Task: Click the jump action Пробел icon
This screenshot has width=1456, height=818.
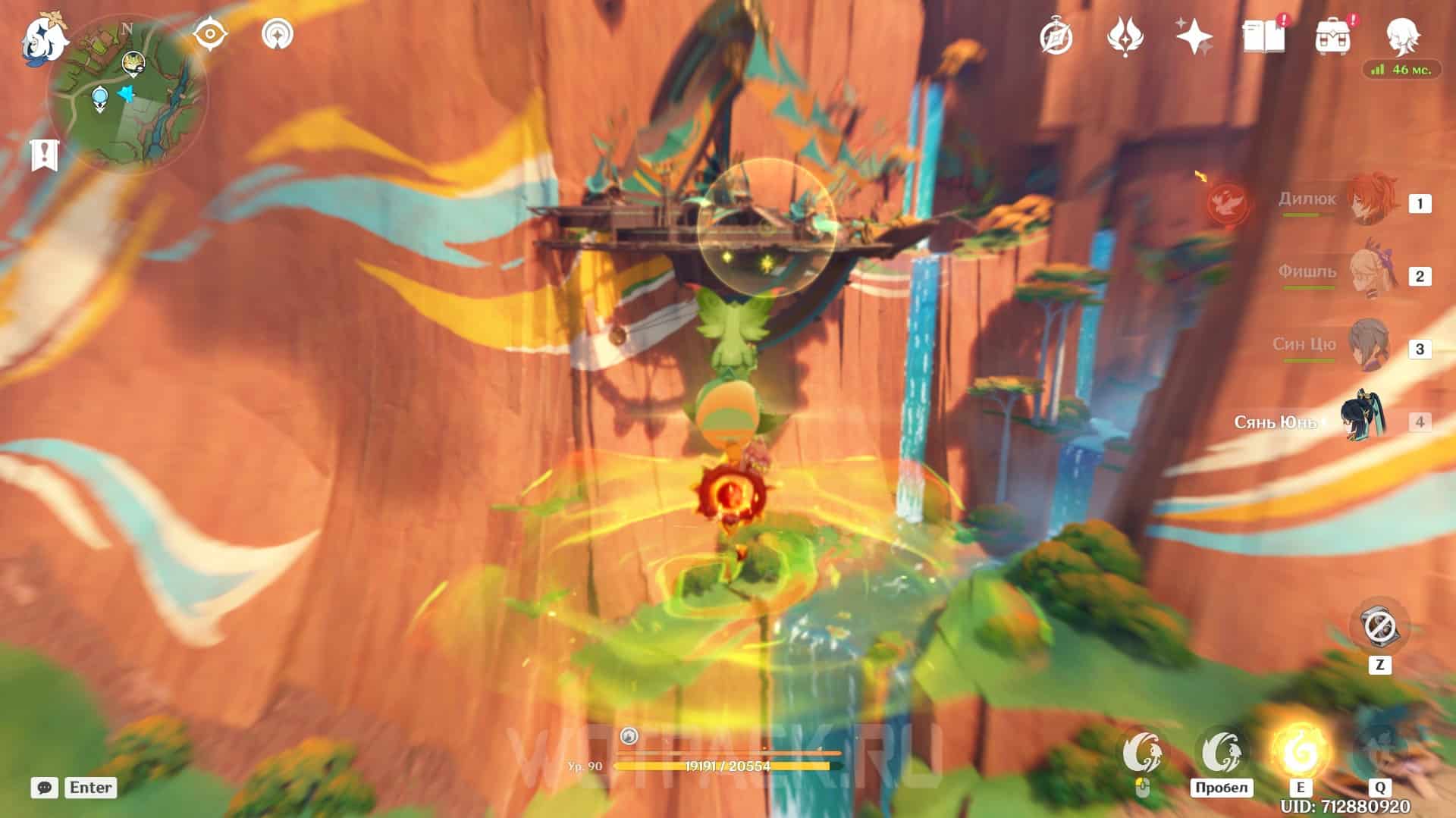Action: [x=1221, y=752]
